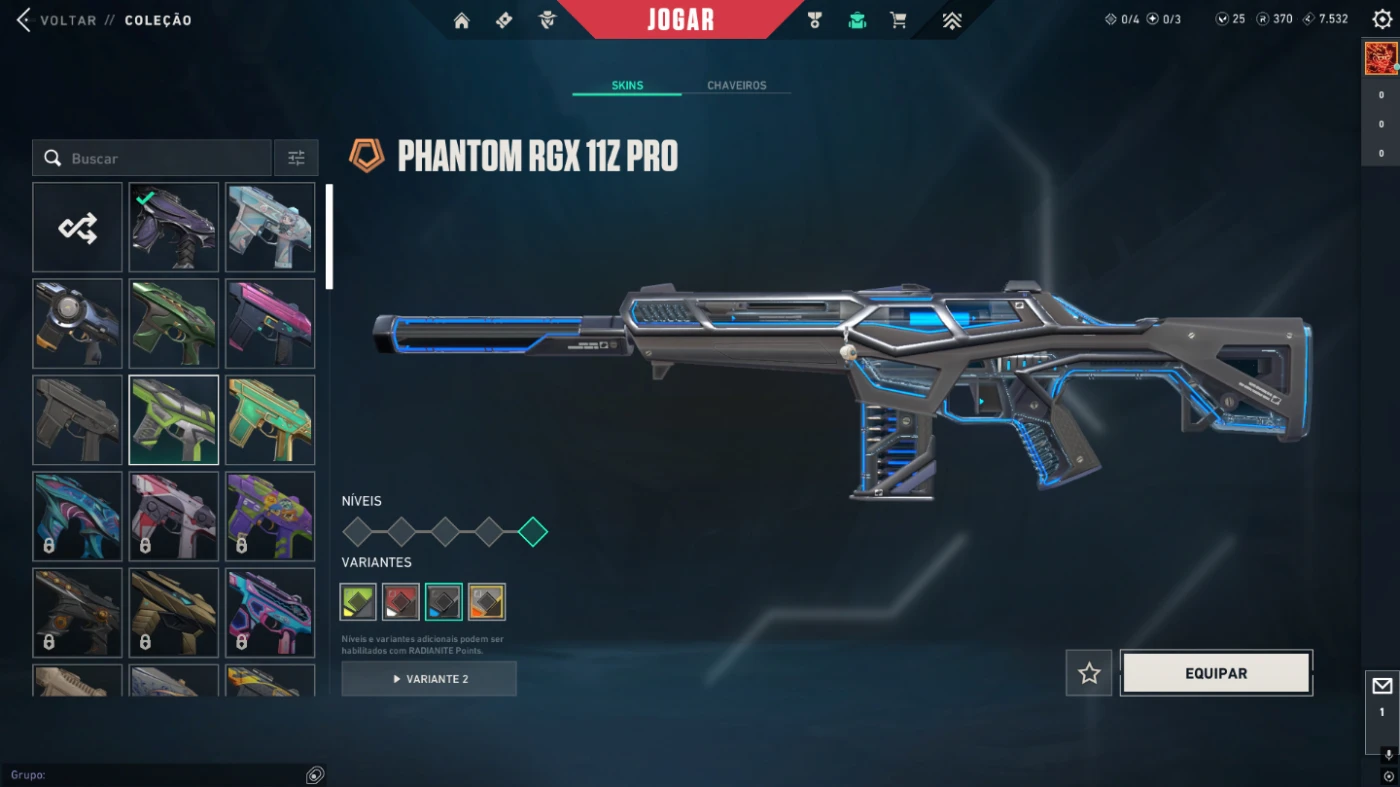Go back to the Coleção screen
The image size is (1400, 787).
coord(24,20)
